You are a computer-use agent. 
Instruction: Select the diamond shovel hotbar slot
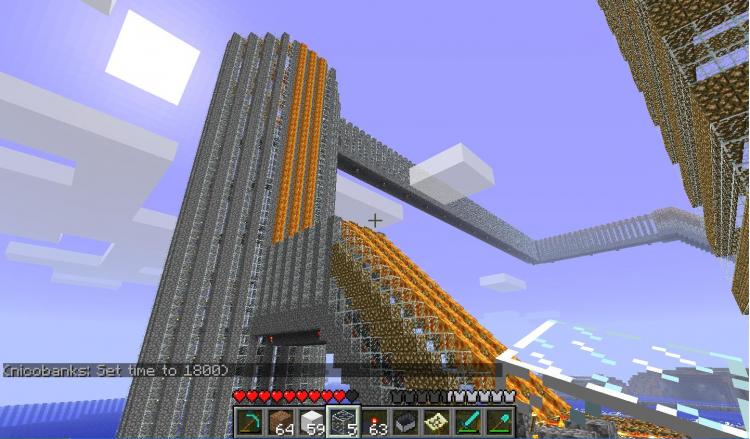point(498,422)
